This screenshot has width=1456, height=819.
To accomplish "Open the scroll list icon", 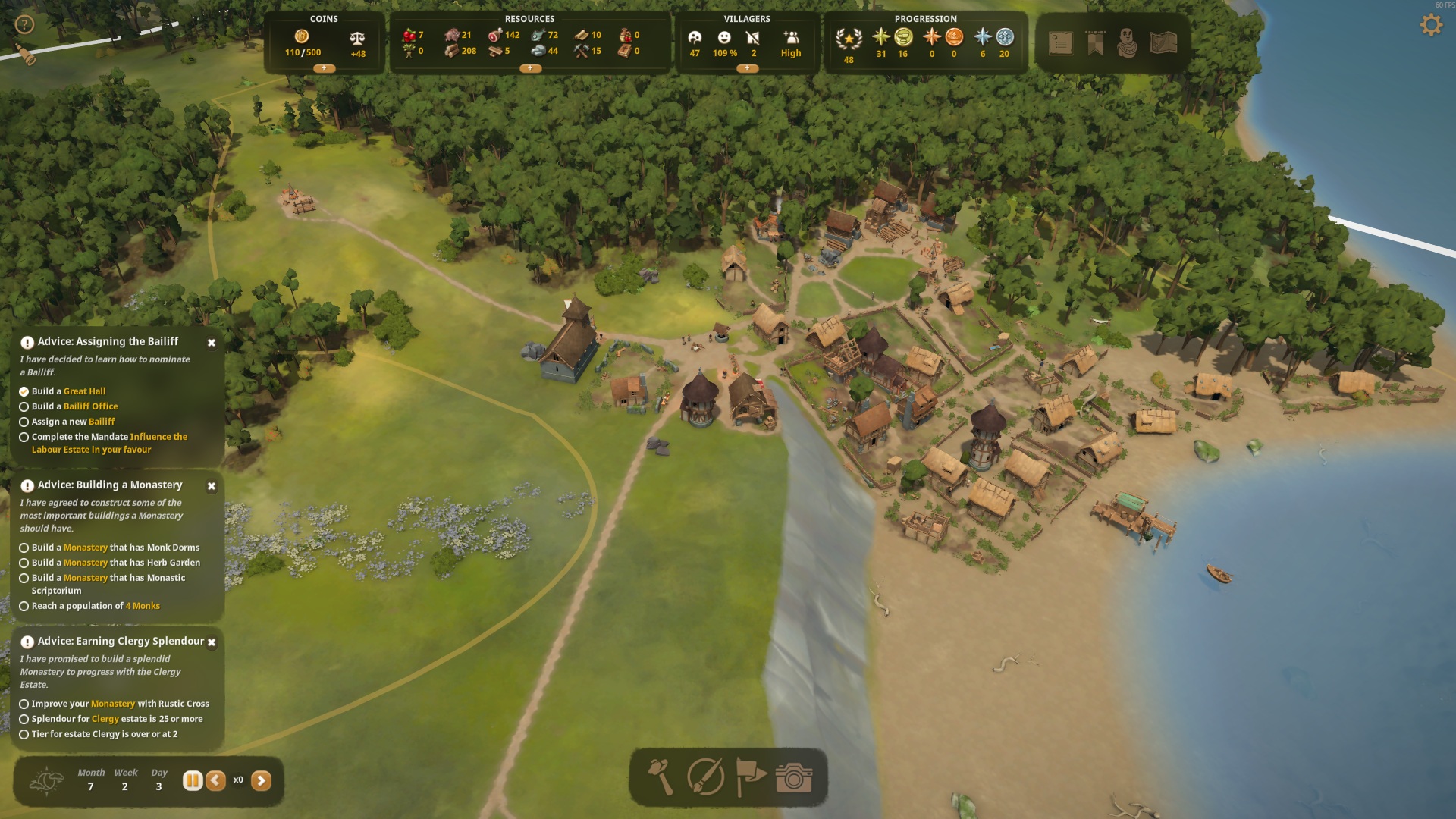I will pos(1060,43).
